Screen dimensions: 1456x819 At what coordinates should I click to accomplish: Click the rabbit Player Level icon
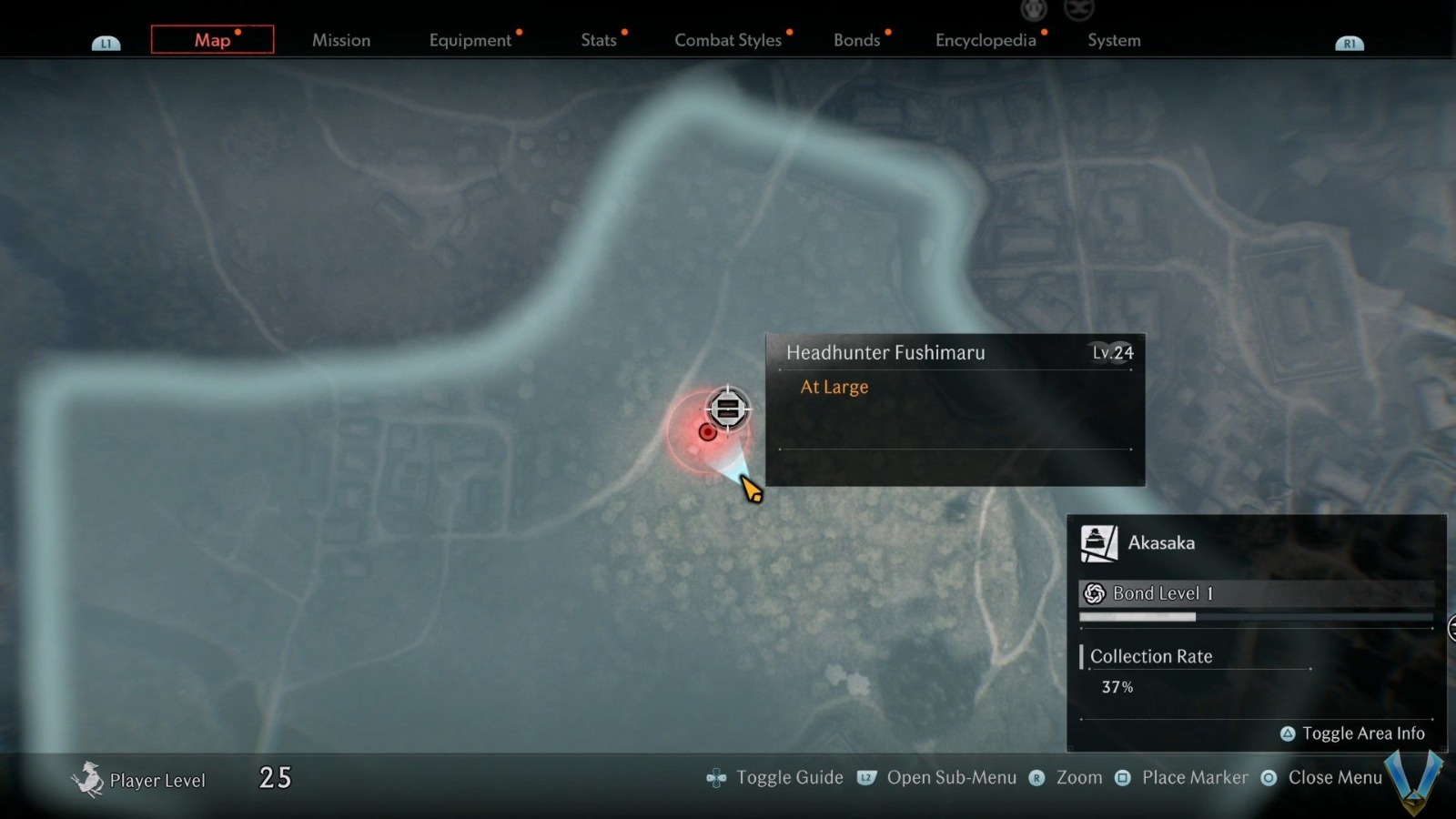tap(88, 778)
